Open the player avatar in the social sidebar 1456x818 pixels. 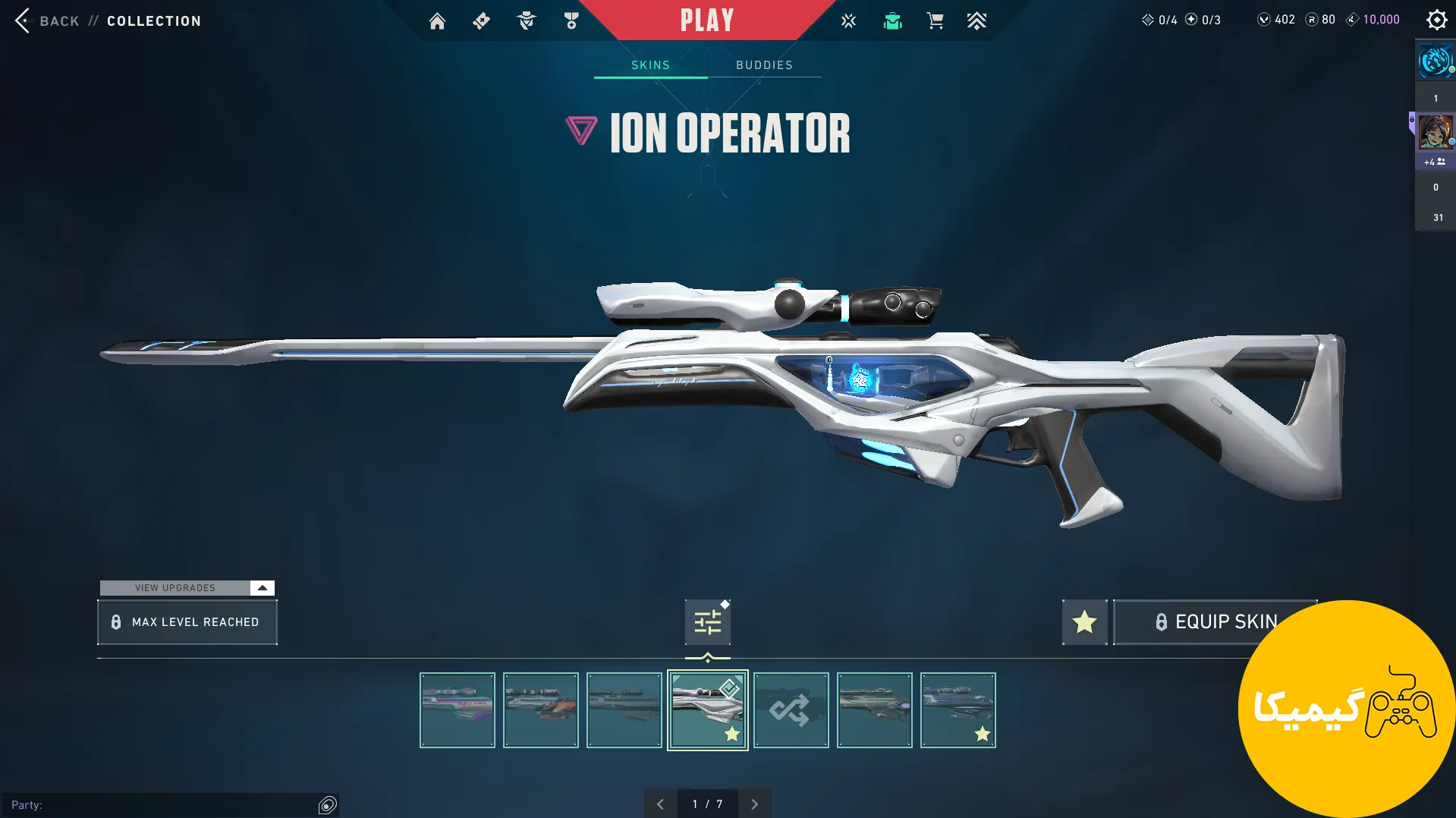pos(1435,132)
